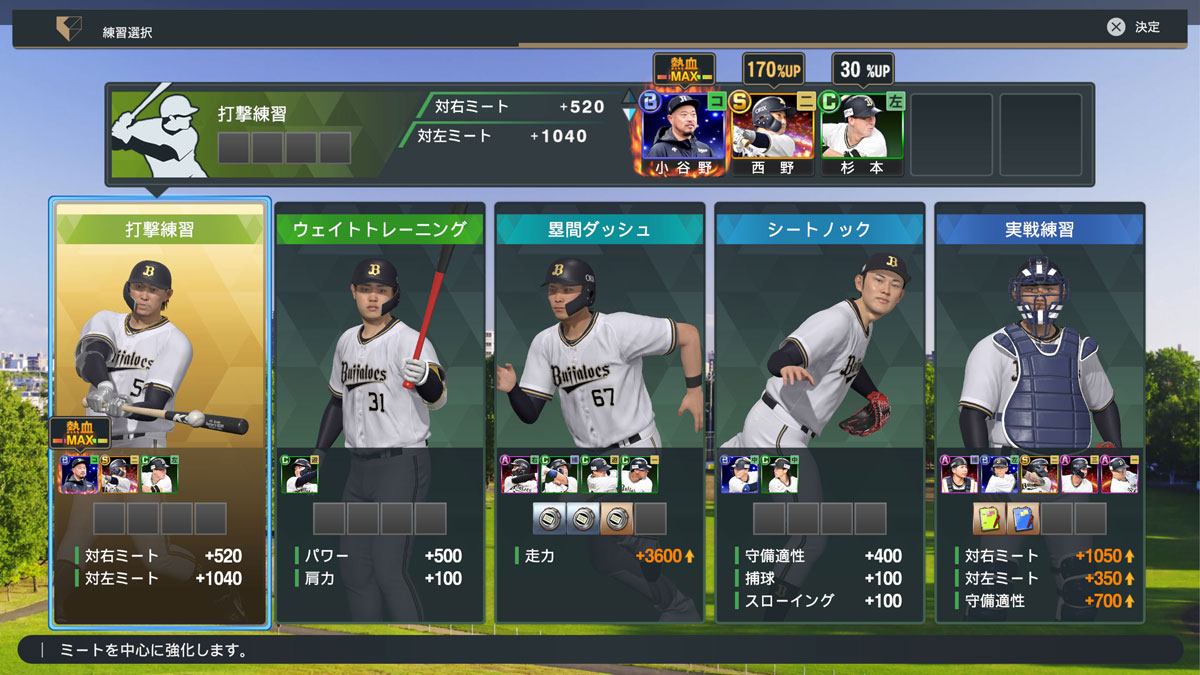Click the 小谷野 character portrait
The image size is (1200, 675).
(684, 133)
